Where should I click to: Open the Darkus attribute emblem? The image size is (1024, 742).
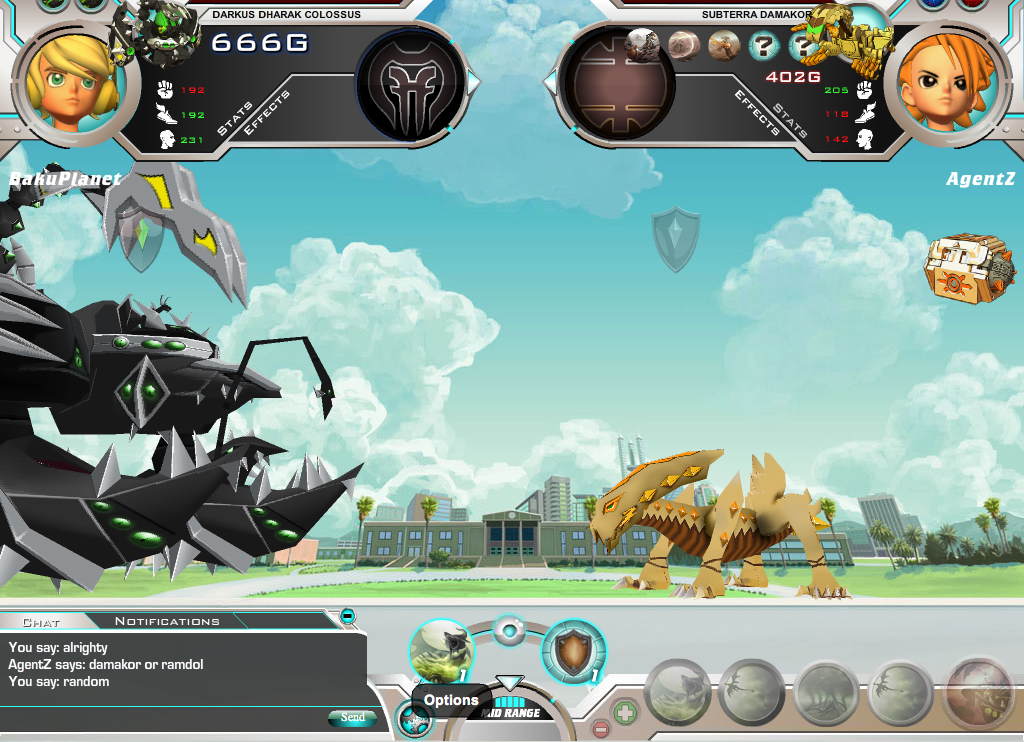(411, 83)
